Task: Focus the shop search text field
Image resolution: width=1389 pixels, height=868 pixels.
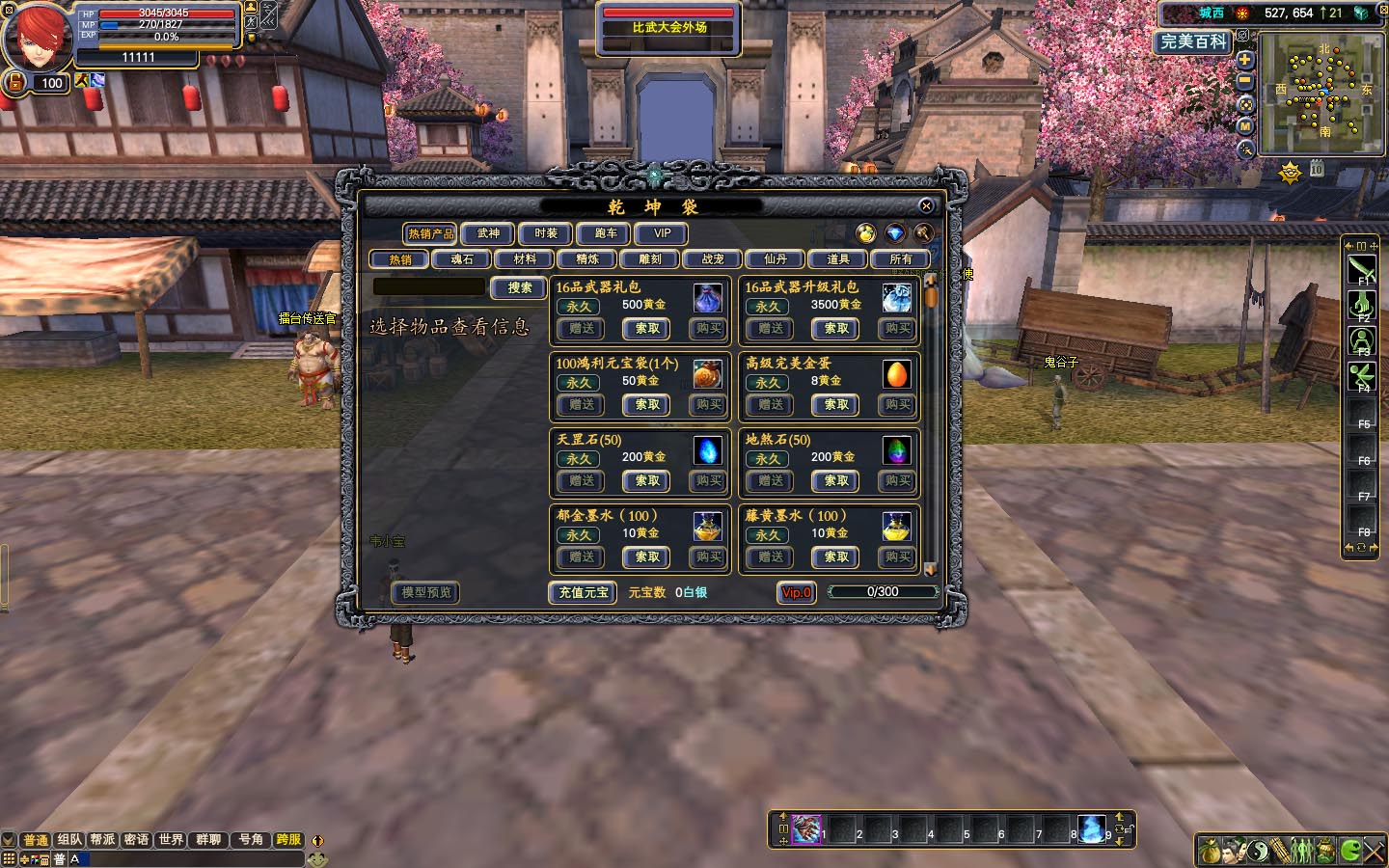Action: [429, 287]
